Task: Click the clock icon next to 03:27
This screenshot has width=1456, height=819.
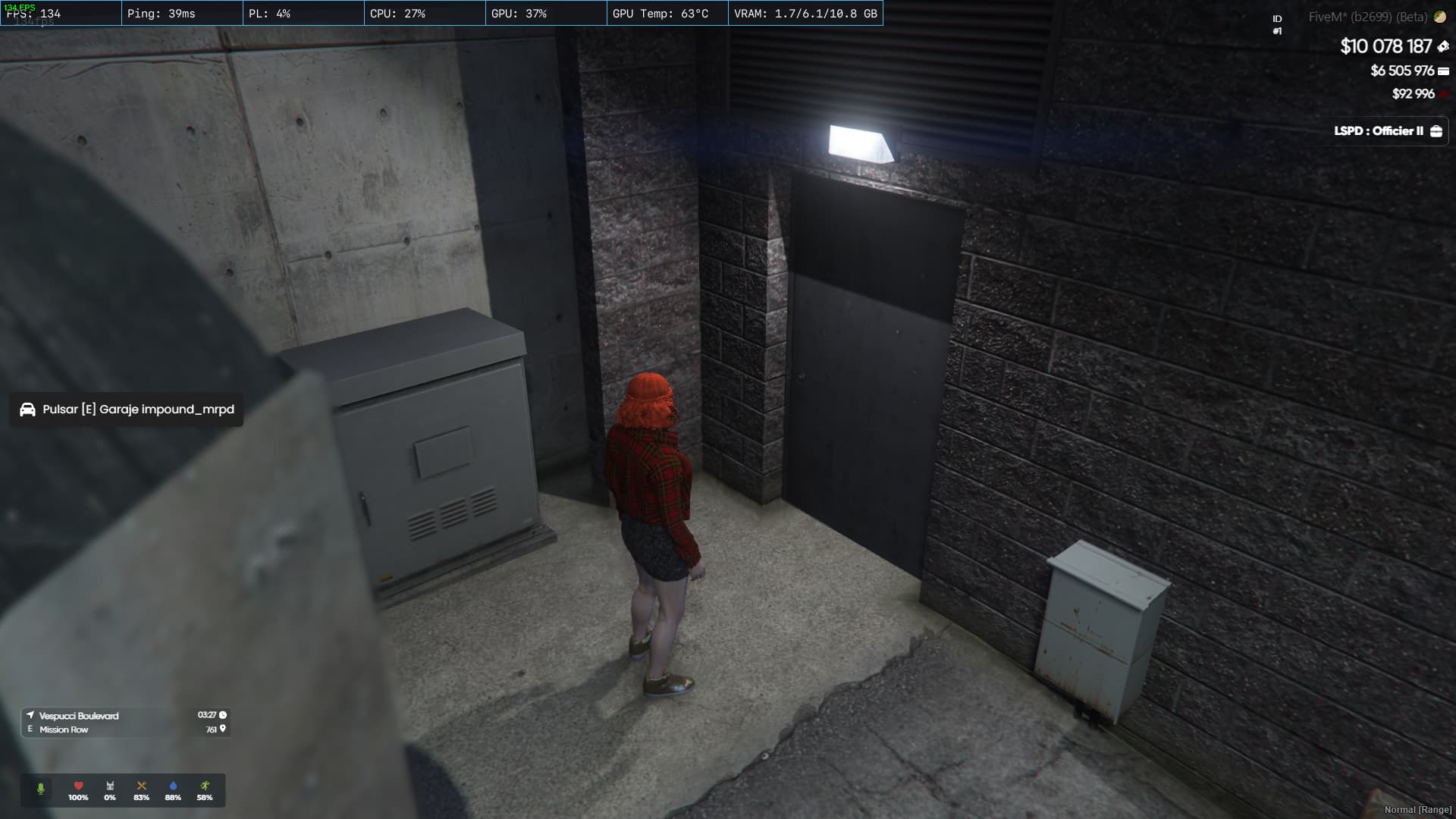Action: tap(221, 715)
